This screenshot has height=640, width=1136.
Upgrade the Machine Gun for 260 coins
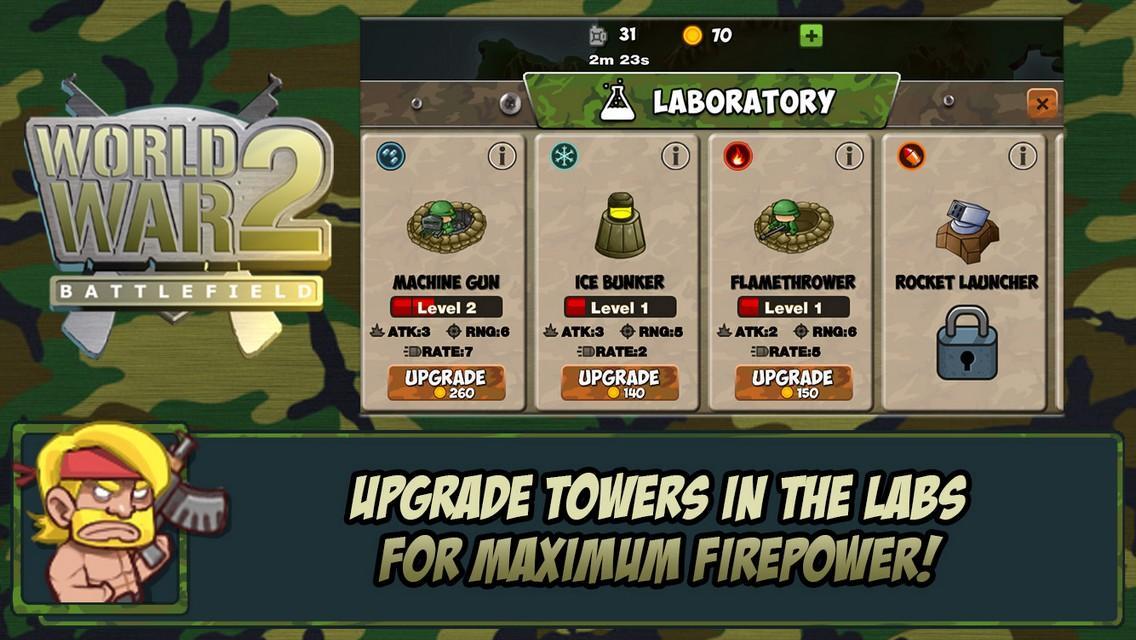point(446,383)
